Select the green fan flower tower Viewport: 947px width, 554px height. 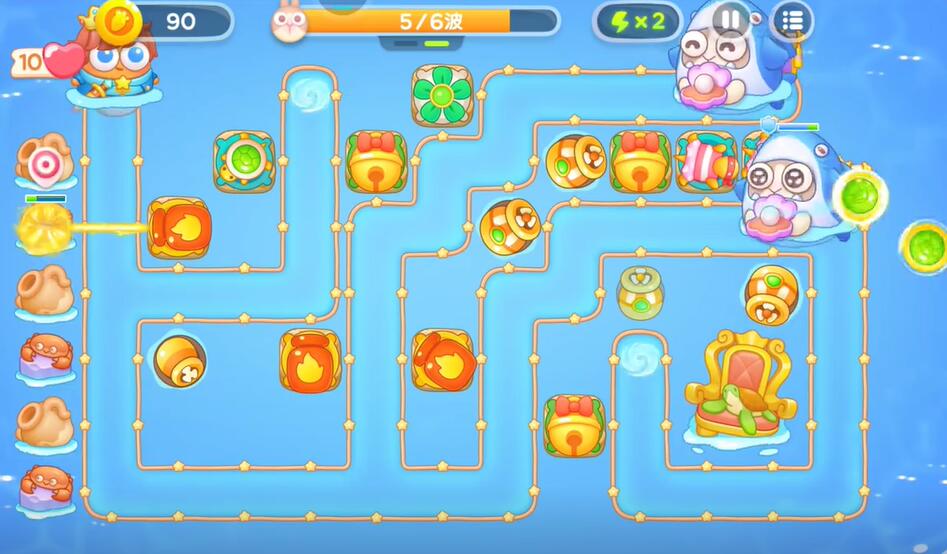point(442,96)
